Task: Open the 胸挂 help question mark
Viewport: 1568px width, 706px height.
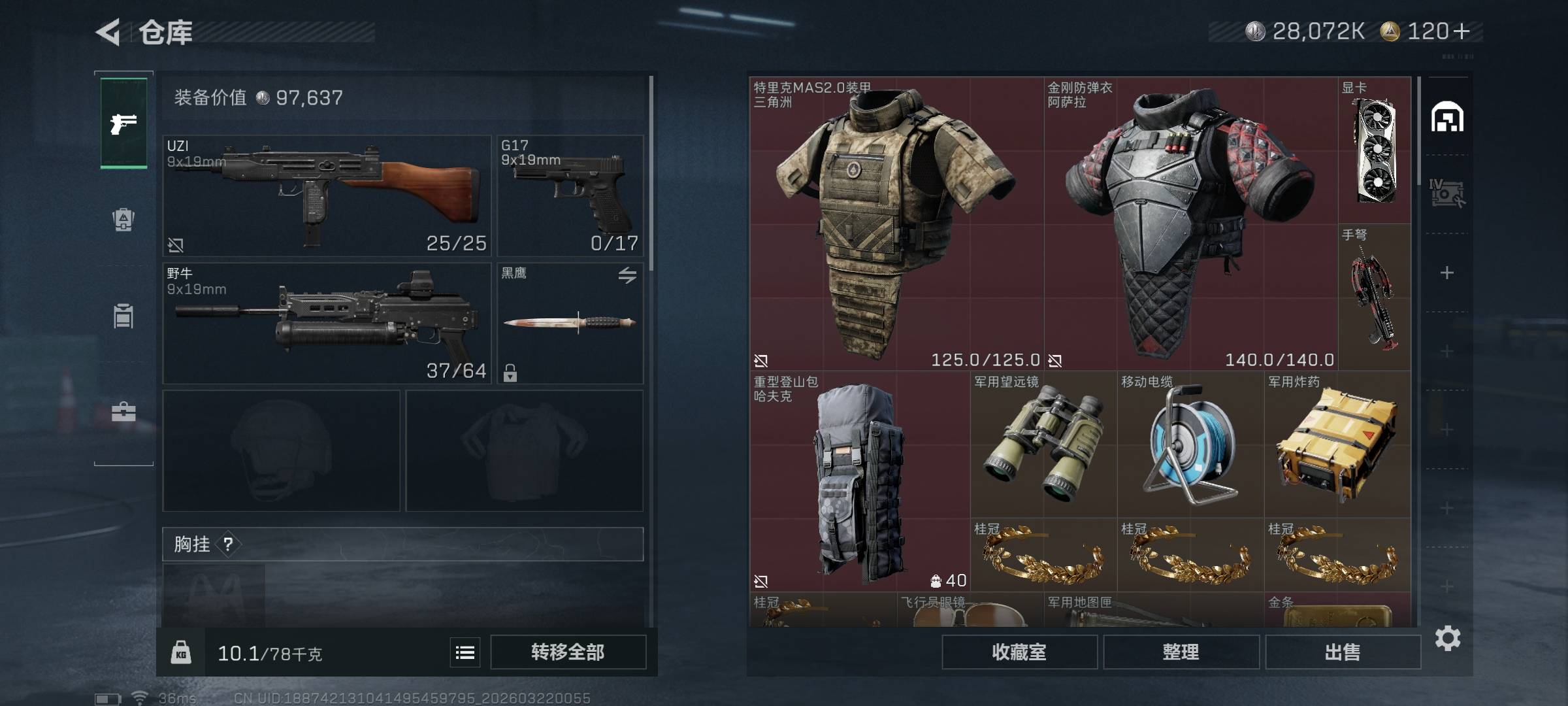Action: coord(228,545)
